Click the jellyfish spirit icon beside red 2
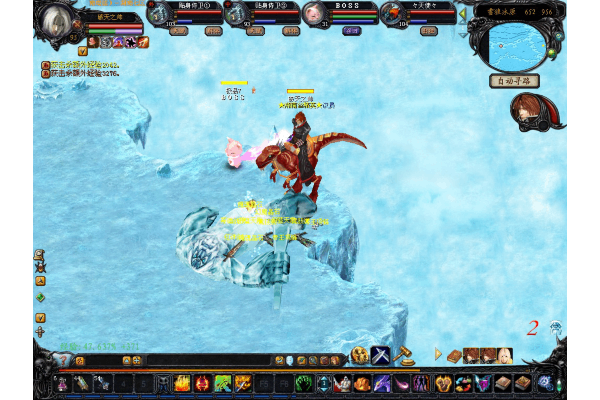 click(555, 327)
